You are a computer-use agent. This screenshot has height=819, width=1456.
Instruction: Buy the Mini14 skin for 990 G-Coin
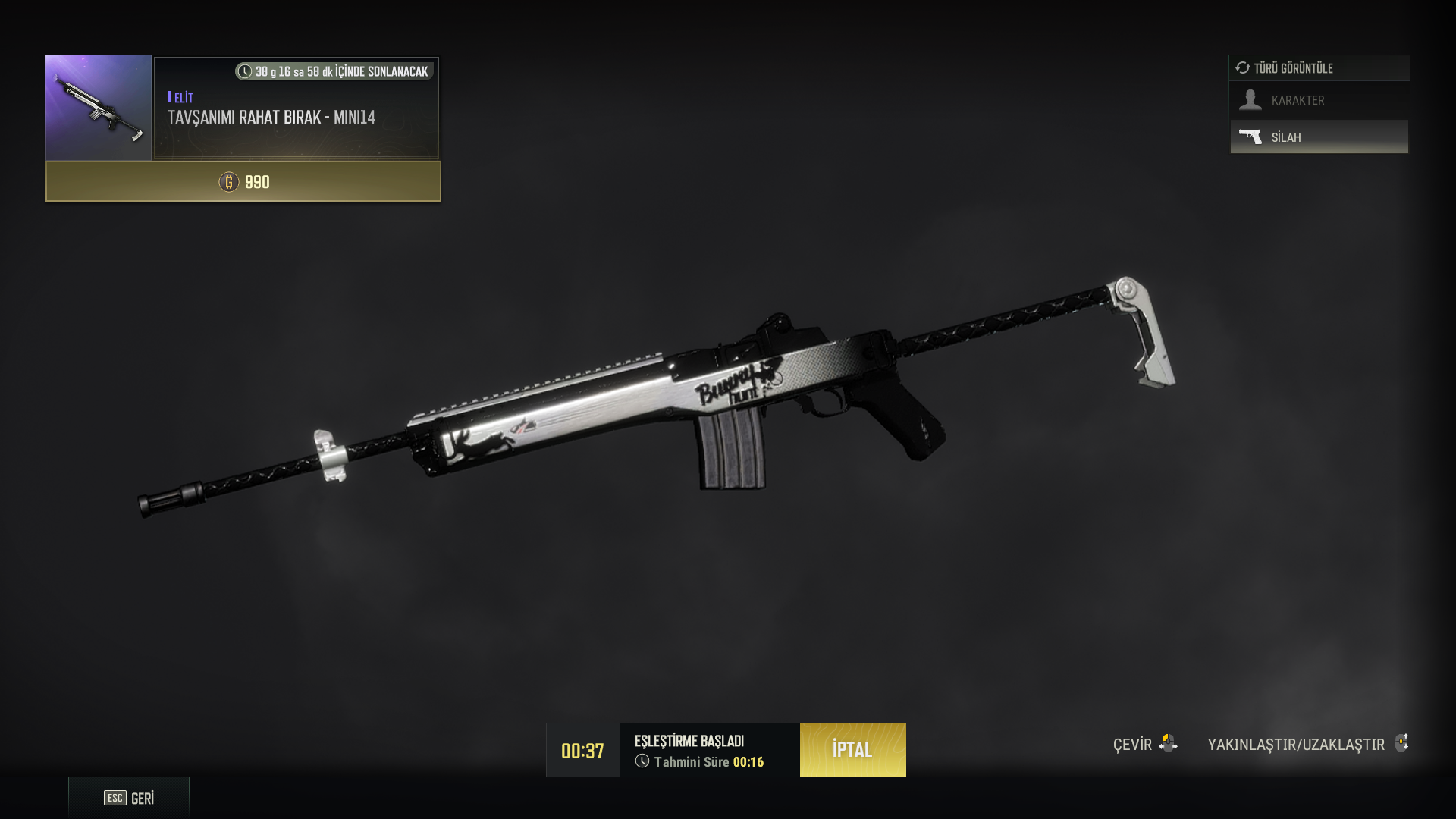pyautogui.click(x=243, y=182)
